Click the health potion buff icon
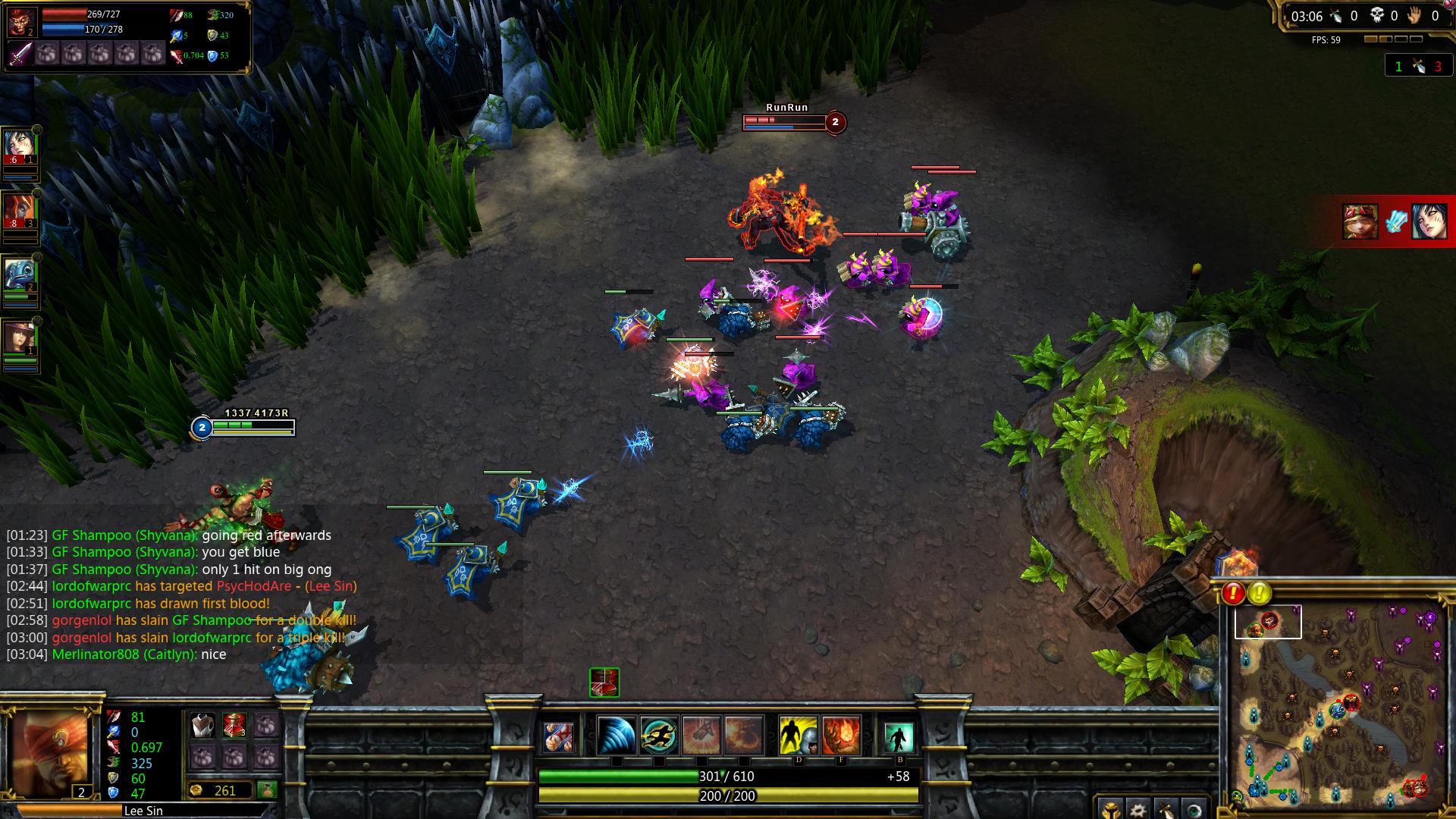The image size is (1456, 819). tap(604, 682)
